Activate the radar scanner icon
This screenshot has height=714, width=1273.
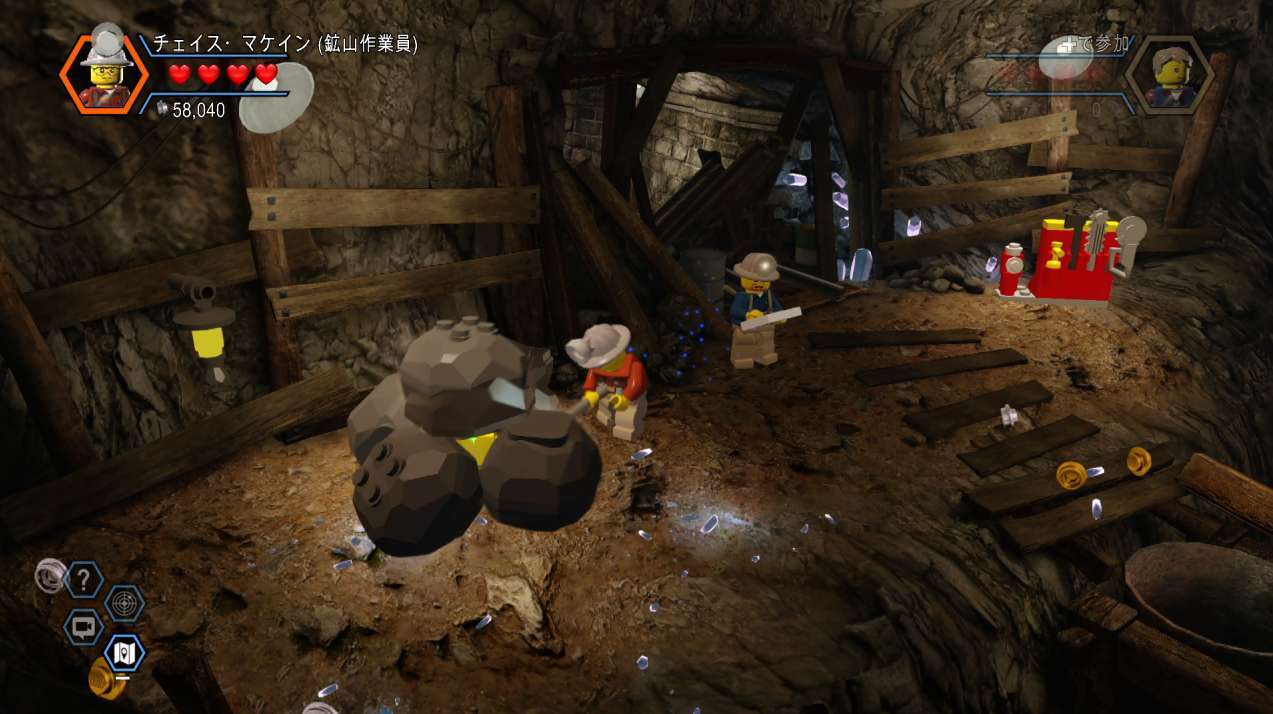[x=125, y=603]
